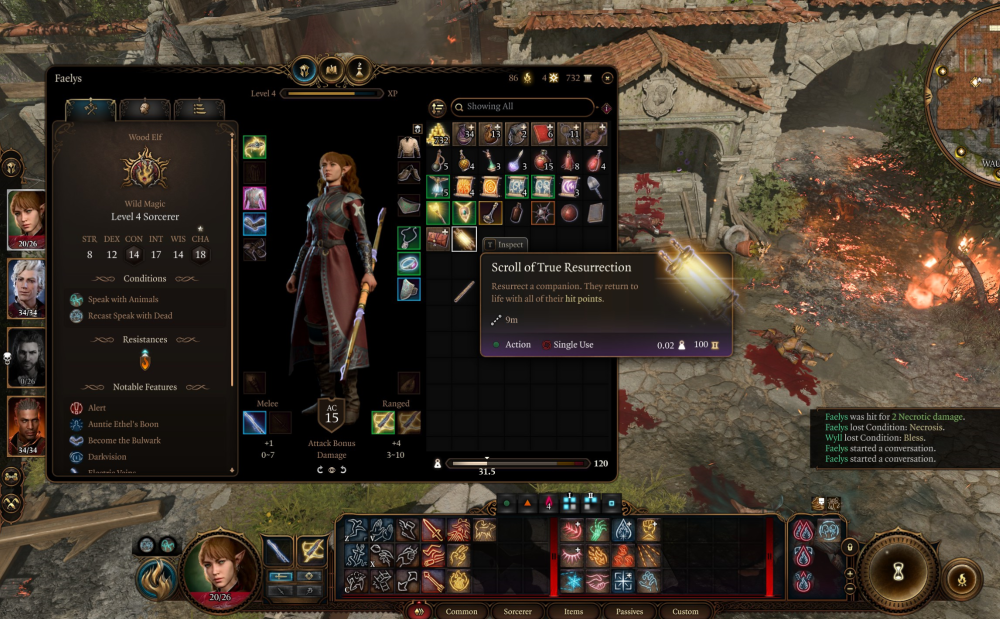Open the inventory sort options button
The height and width of the screenshot is (619, 1000).
(x=437, y=107)
